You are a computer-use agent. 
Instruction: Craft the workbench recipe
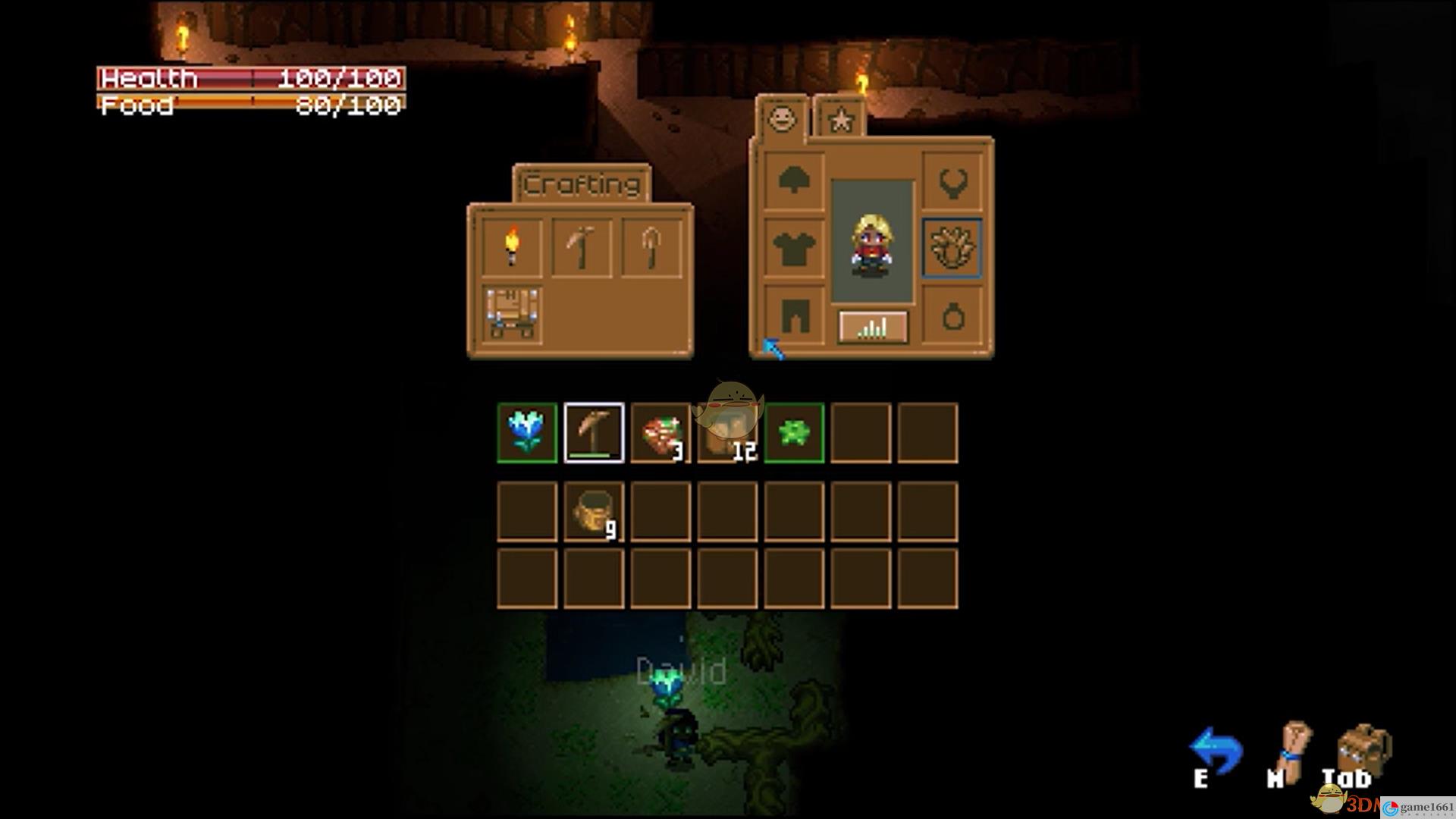512,314
